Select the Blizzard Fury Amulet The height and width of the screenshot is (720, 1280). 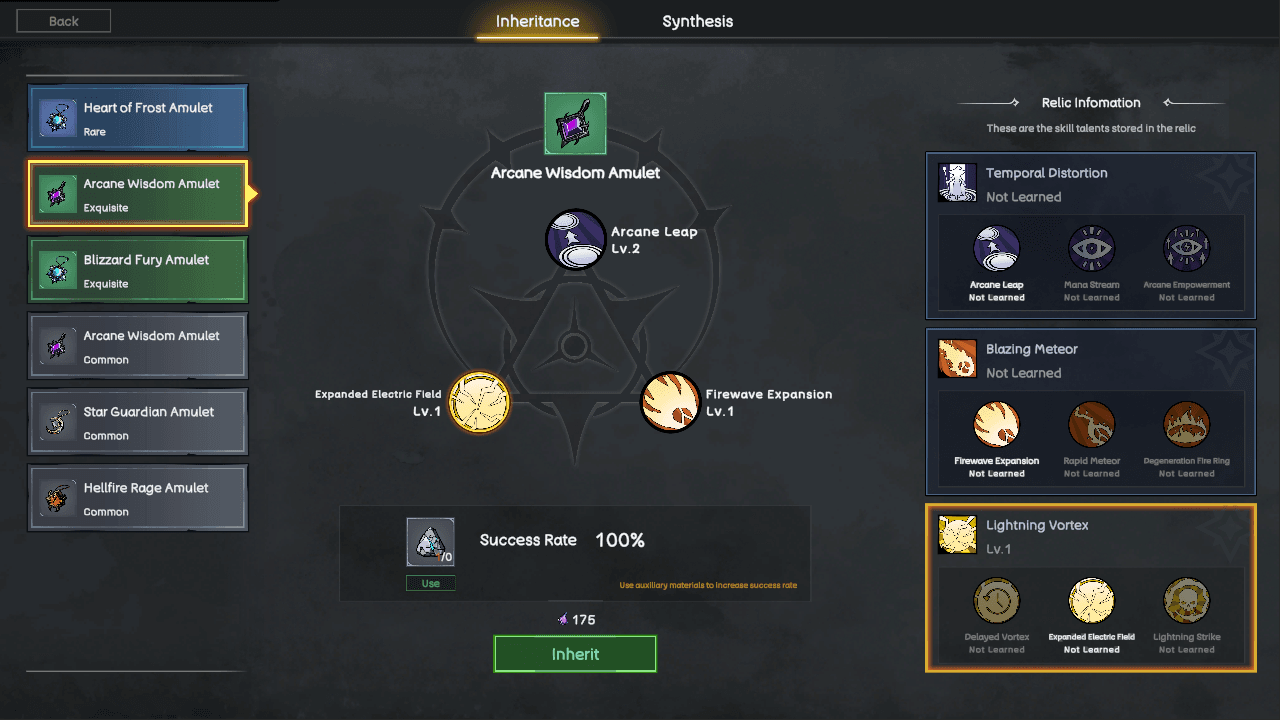point(137,269)
